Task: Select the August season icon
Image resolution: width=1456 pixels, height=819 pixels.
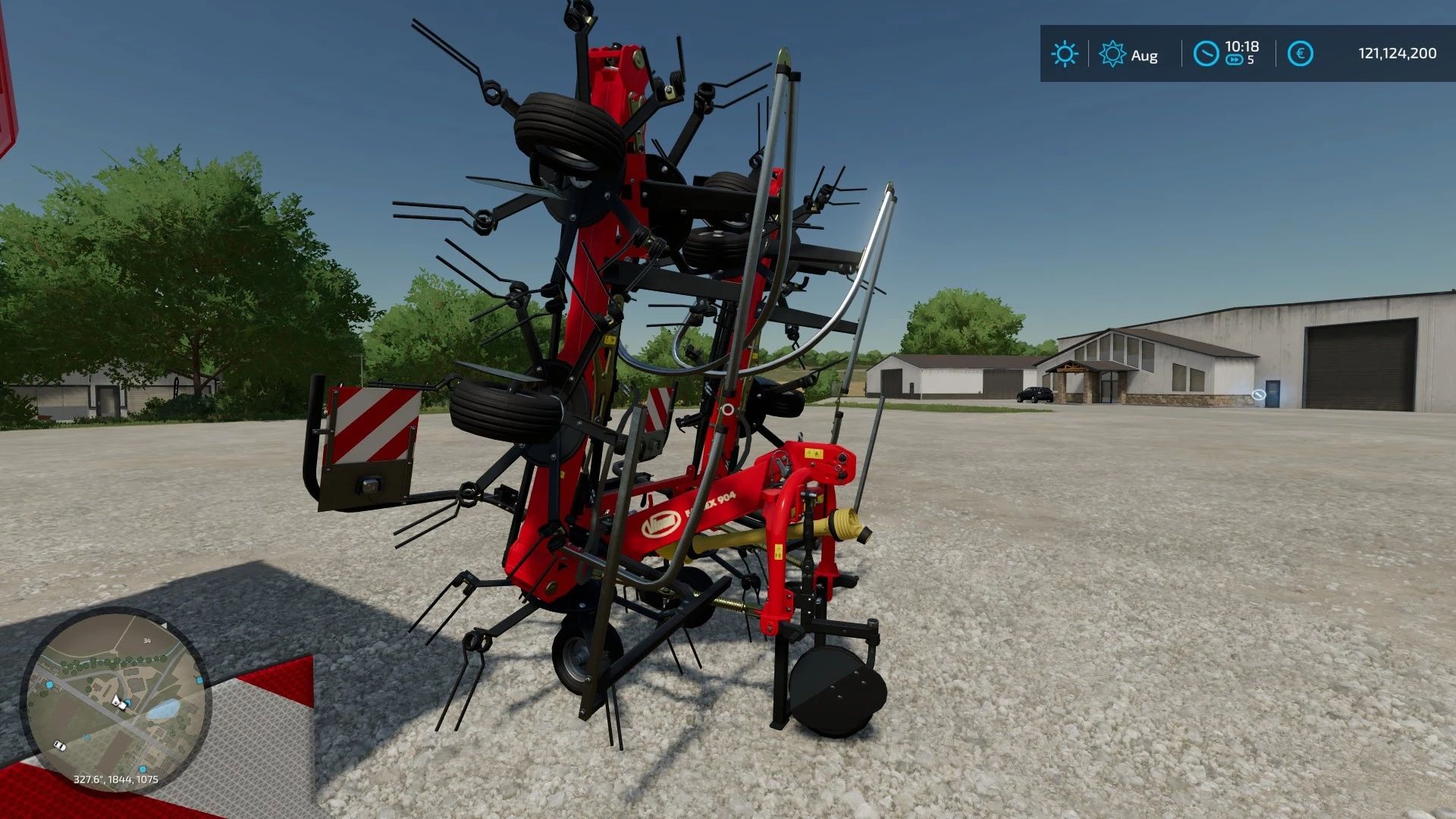Action: tap(1112, 54)
